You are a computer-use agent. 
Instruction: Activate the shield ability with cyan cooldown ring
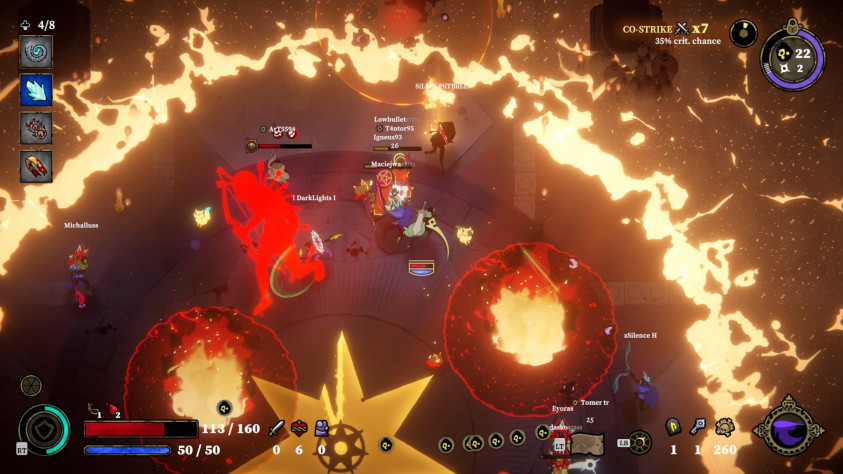click(45, 429)
